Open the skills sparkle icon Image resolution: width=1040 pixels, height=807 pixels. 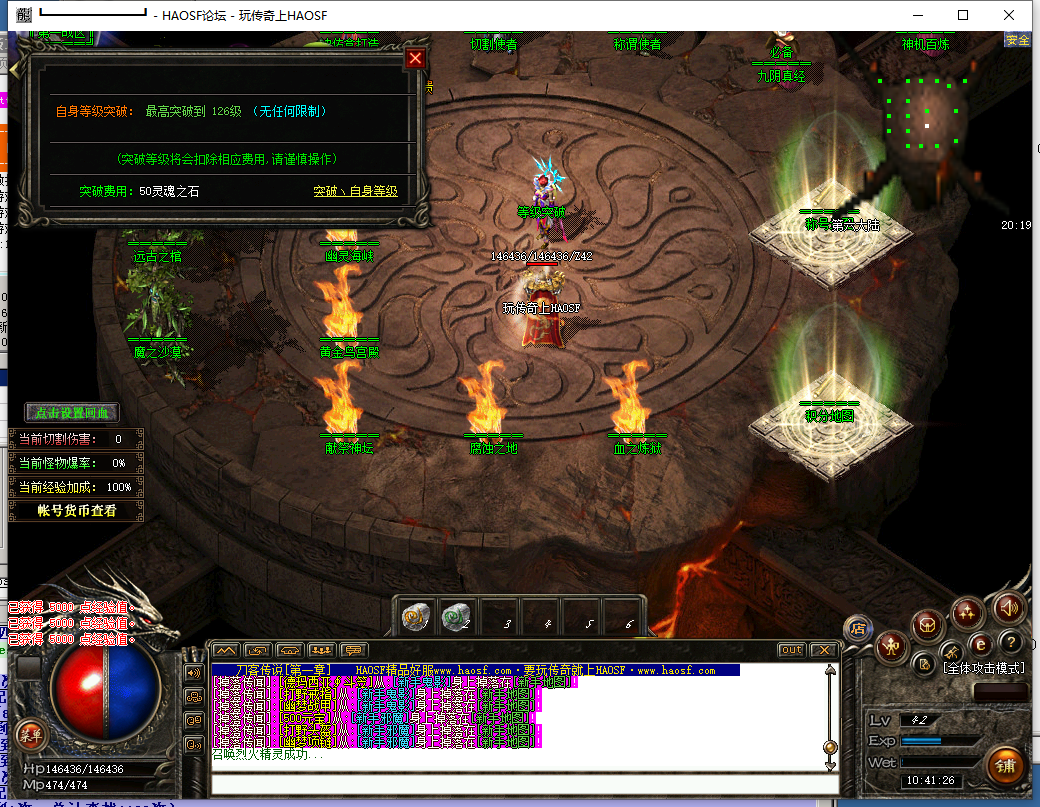point(967,611)
